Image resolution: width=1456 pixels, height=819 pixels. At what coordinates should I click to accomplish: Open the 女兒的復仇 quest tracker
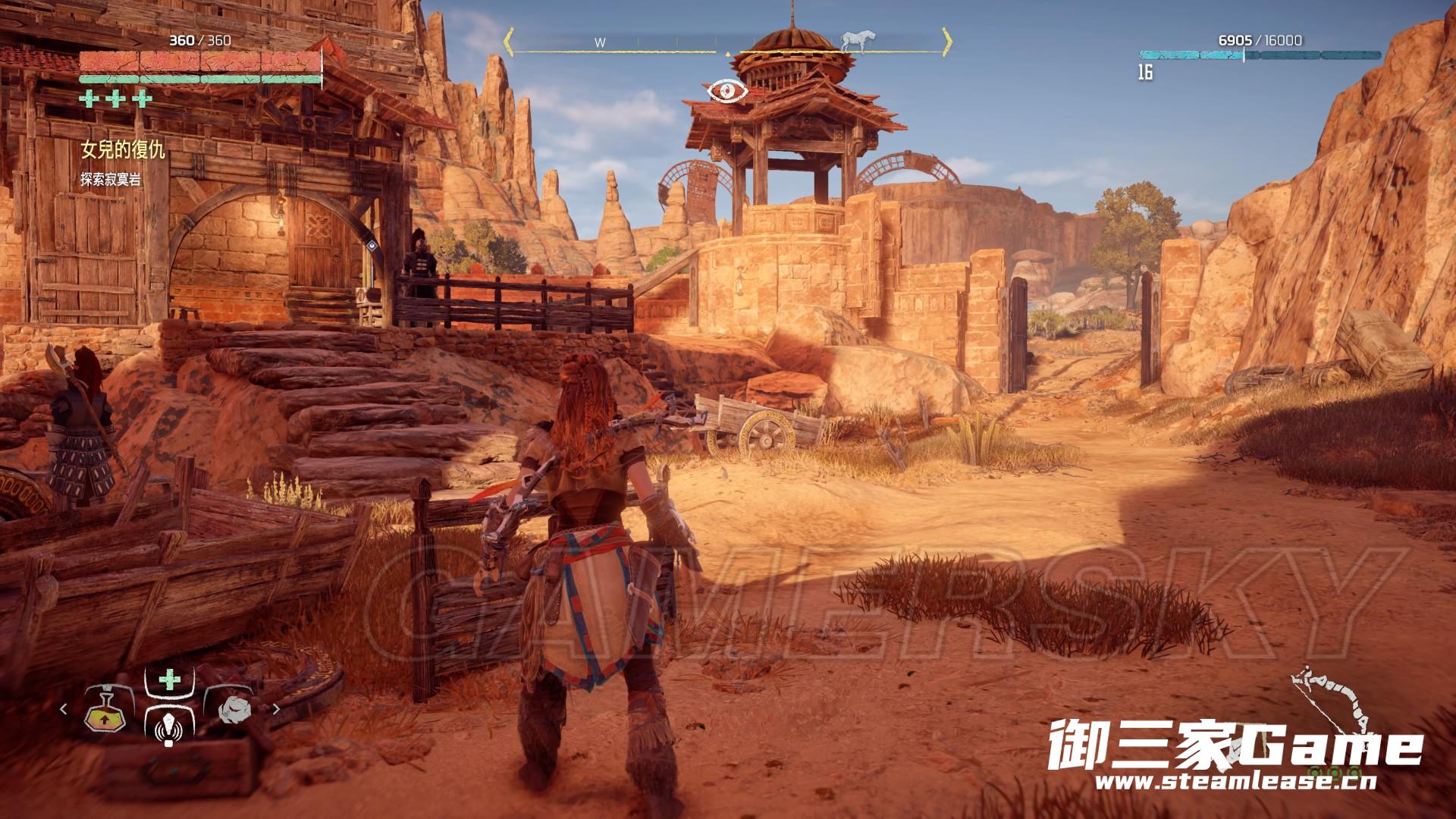point(123,149)
